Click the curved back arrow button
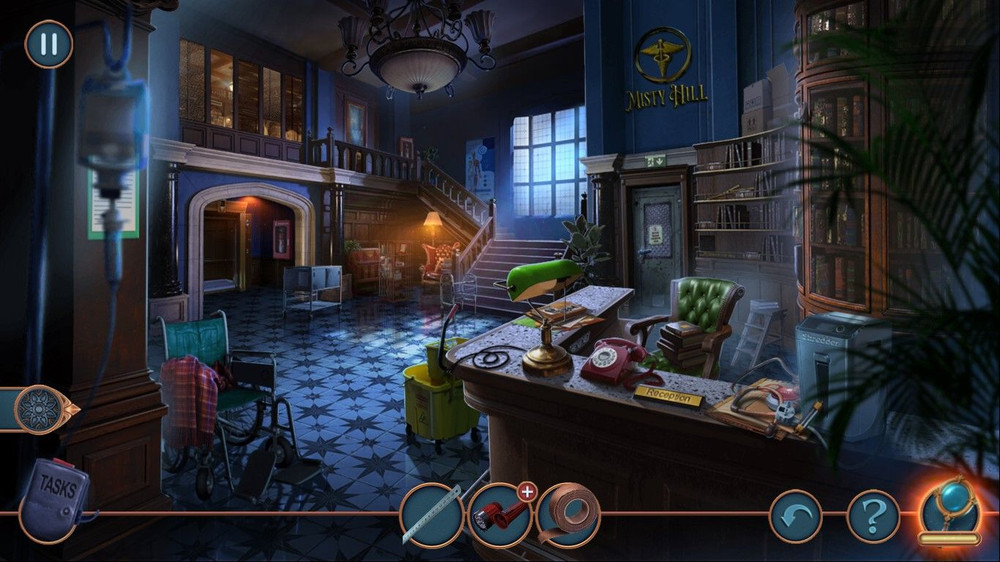This screenshot has width=1000, height=562. (x=795, y=516)
